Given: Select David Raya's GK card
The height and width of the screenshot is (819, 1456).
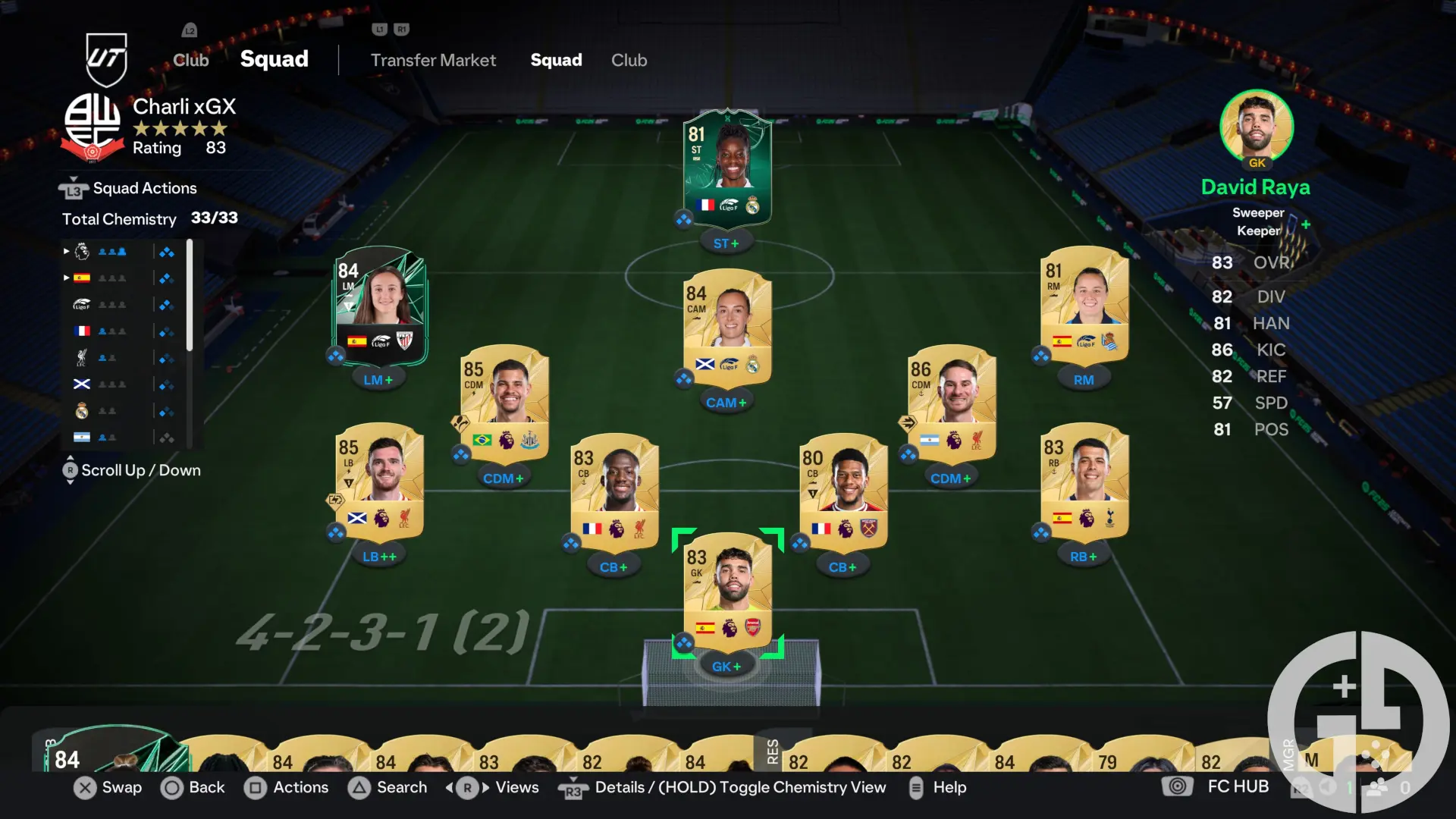Looking at the screenshot, I should tap(727, 593).
